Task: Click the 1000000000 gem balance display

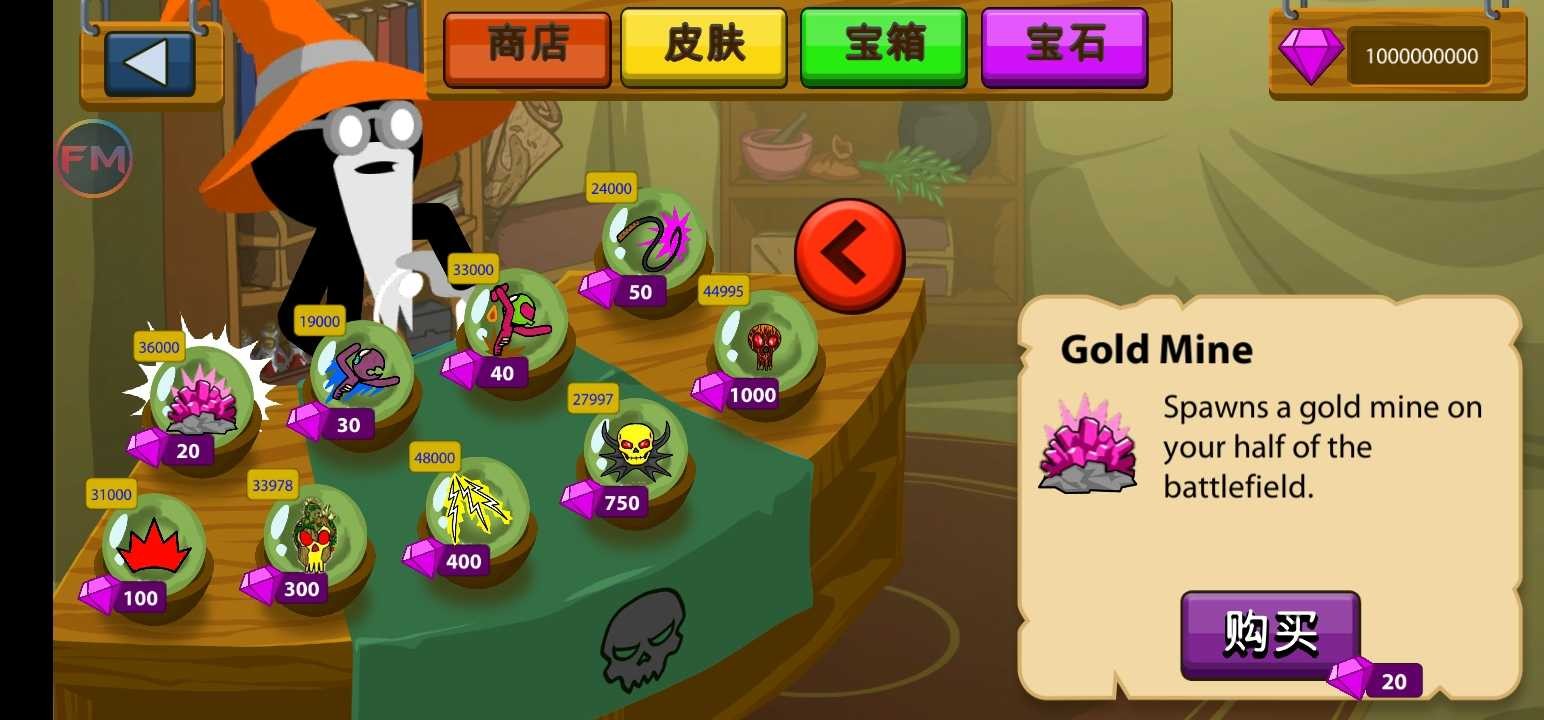Action: 1418,57
